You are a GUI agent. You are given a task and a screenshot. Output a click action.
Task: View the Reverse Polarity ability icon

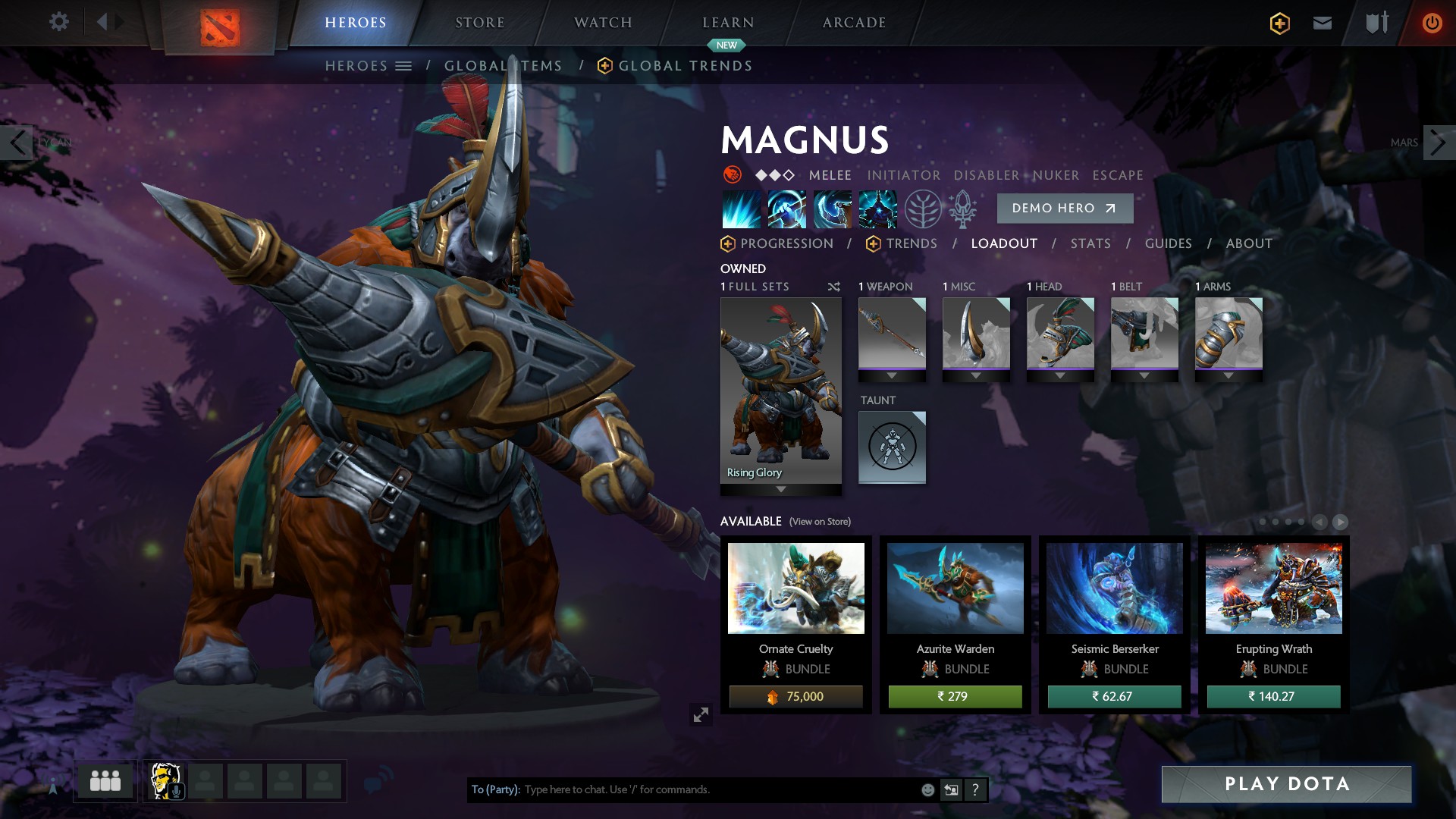[876, 209]
